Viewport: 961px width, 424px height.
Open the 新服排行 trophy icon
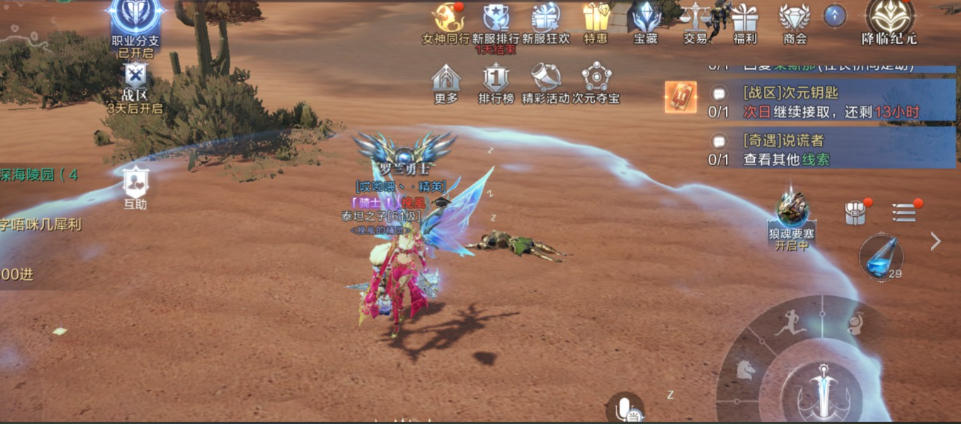[496, 19]
